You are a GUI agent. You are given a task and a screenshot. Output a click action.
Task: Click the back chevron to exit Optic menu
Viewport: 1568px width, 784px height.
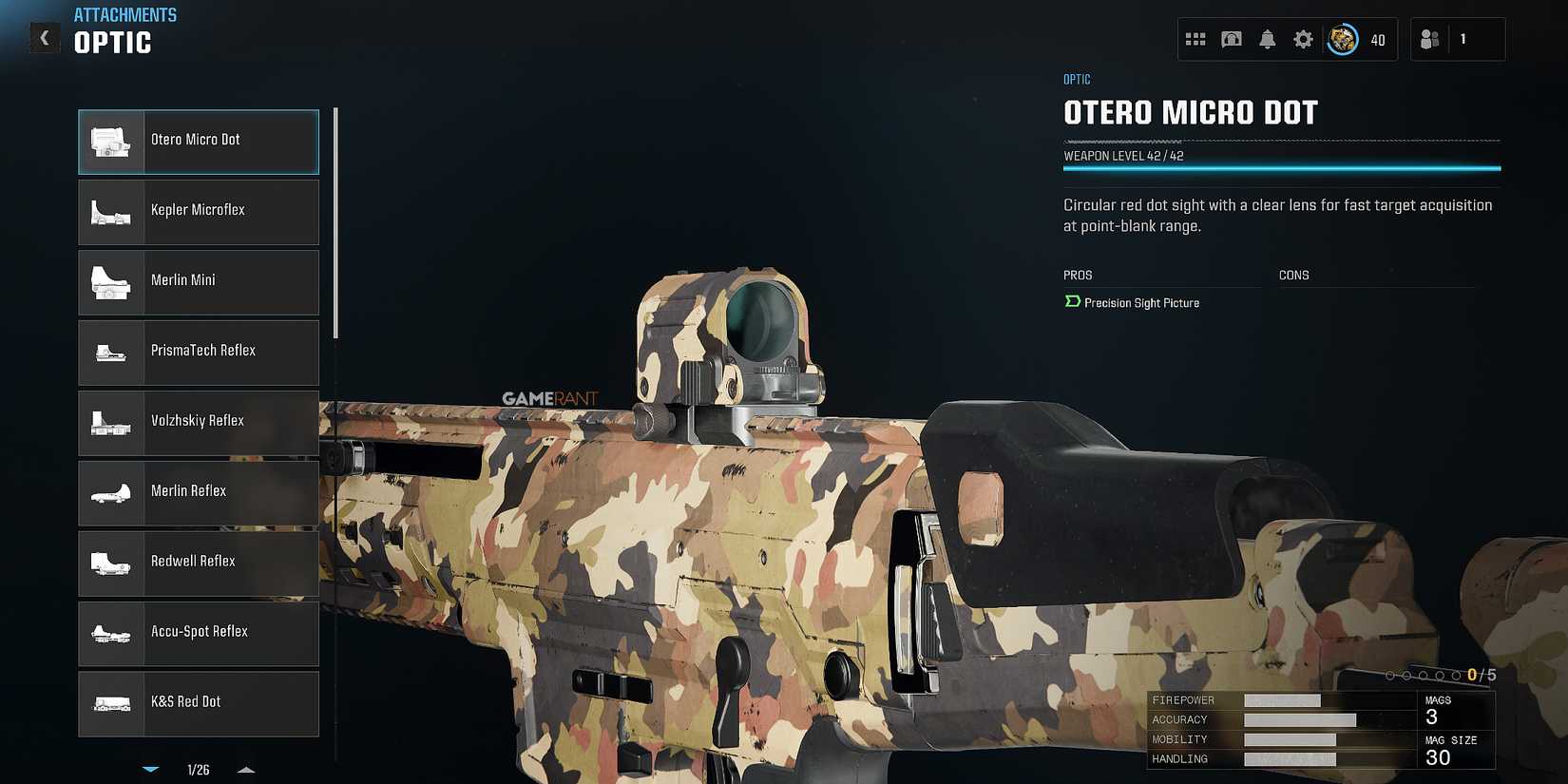(44, 38)
